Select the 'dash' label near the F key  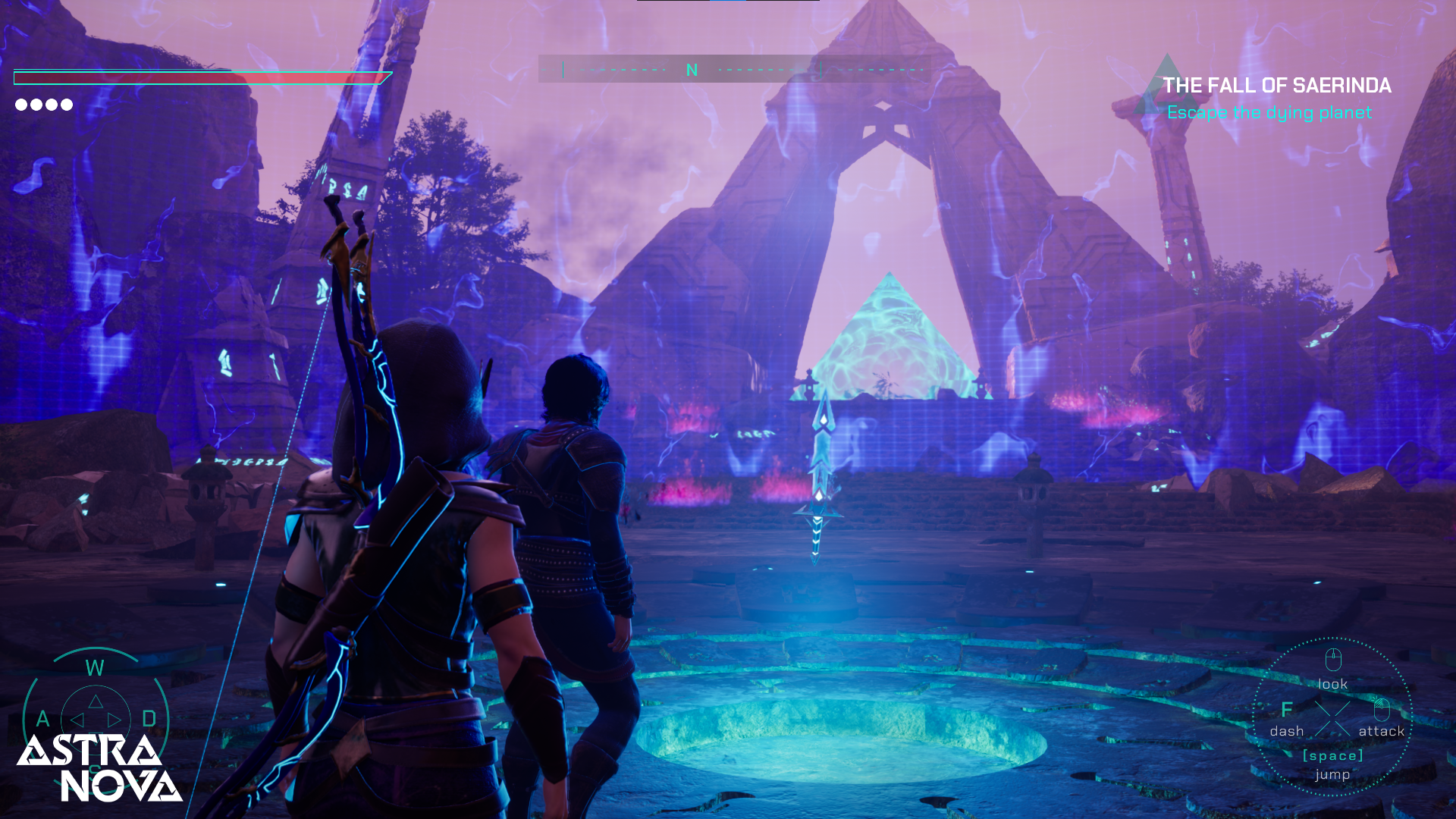1287,731
